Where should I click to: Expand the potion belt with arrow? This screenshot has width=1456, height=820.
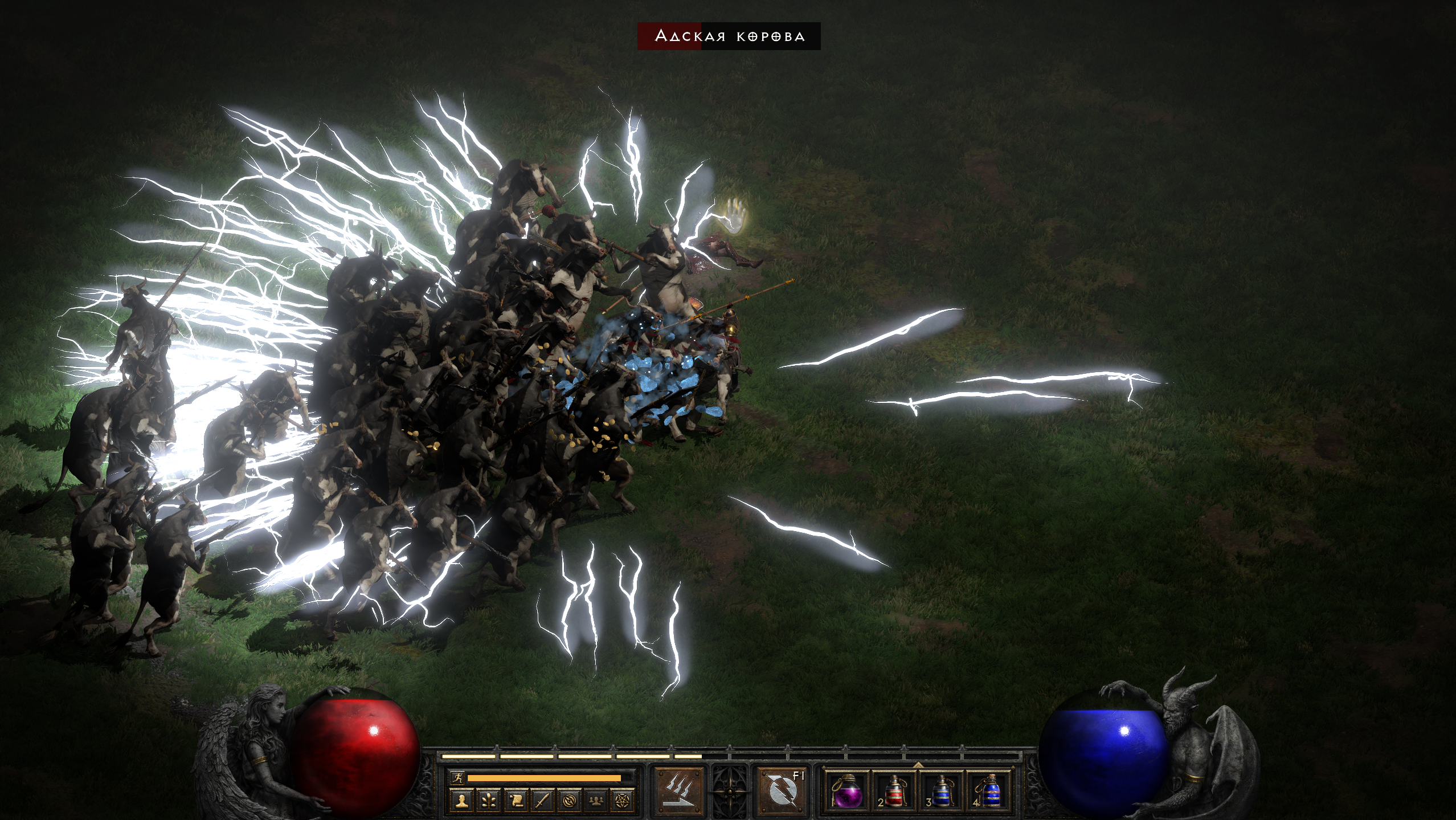pos(918,765)
